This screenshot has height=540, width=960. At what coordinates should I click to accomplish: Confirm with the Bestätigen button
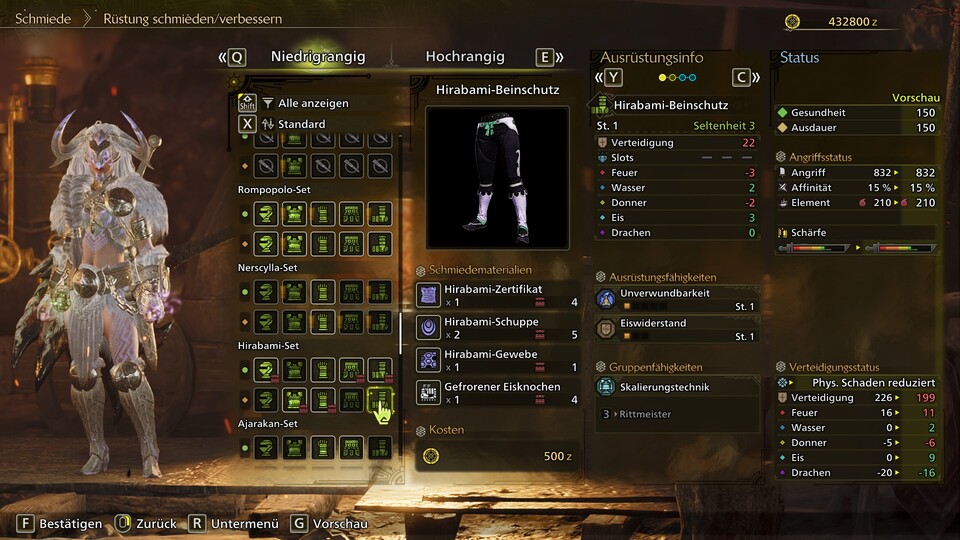point(61,523)
